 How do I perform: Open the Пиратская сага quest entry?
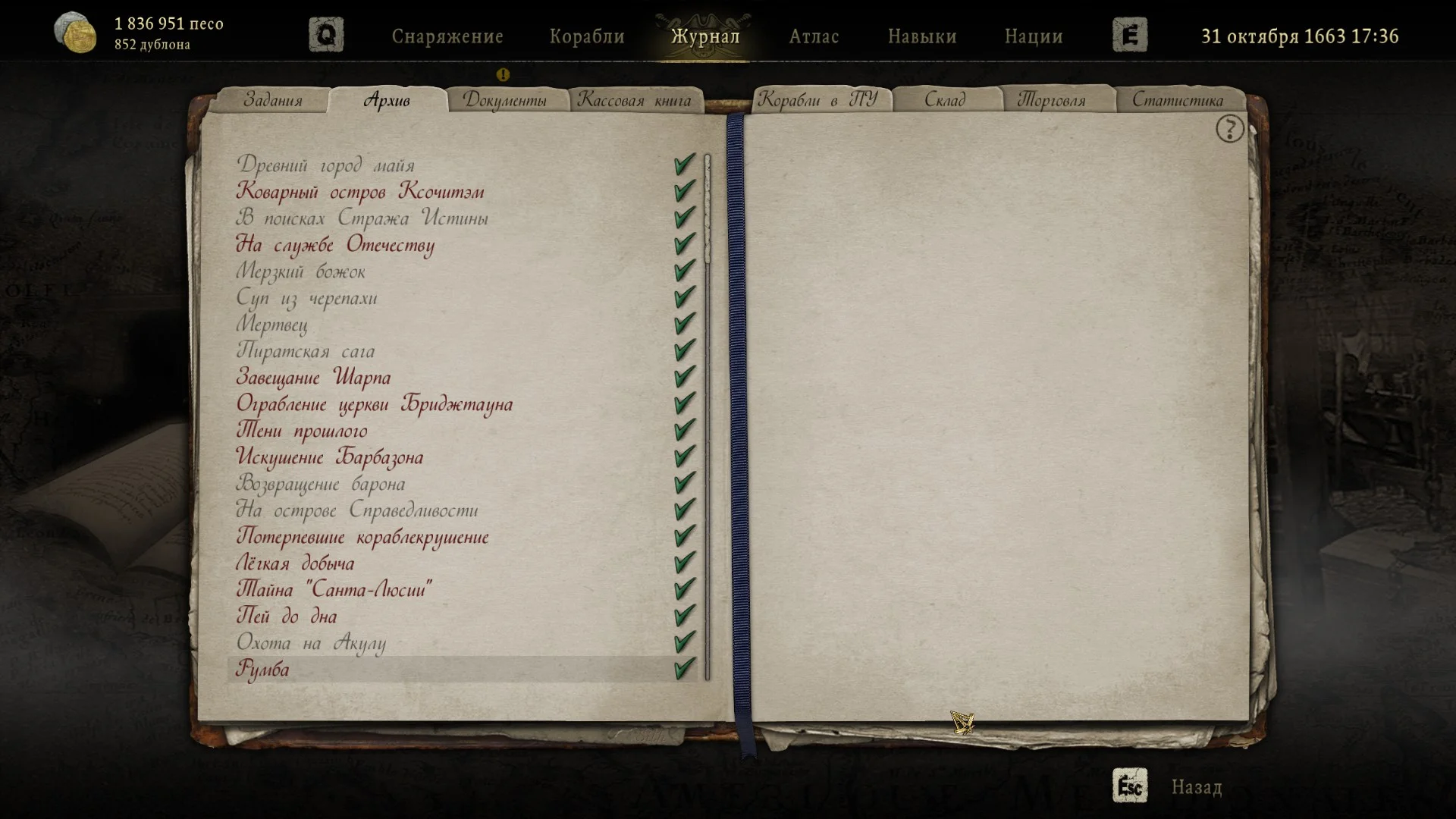306,351
